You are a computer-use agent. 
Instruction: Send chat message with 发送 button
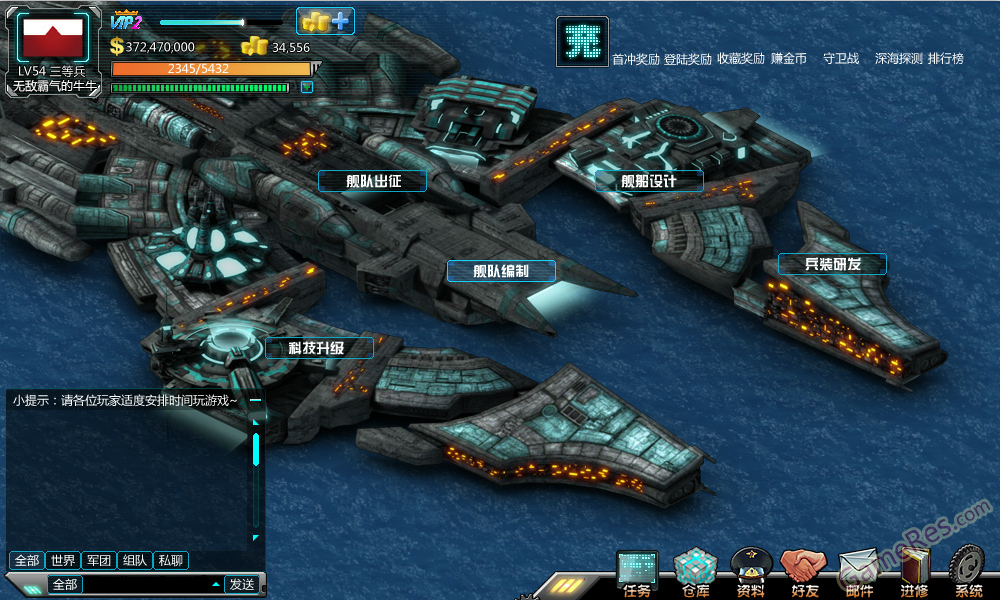click(242, 584)
